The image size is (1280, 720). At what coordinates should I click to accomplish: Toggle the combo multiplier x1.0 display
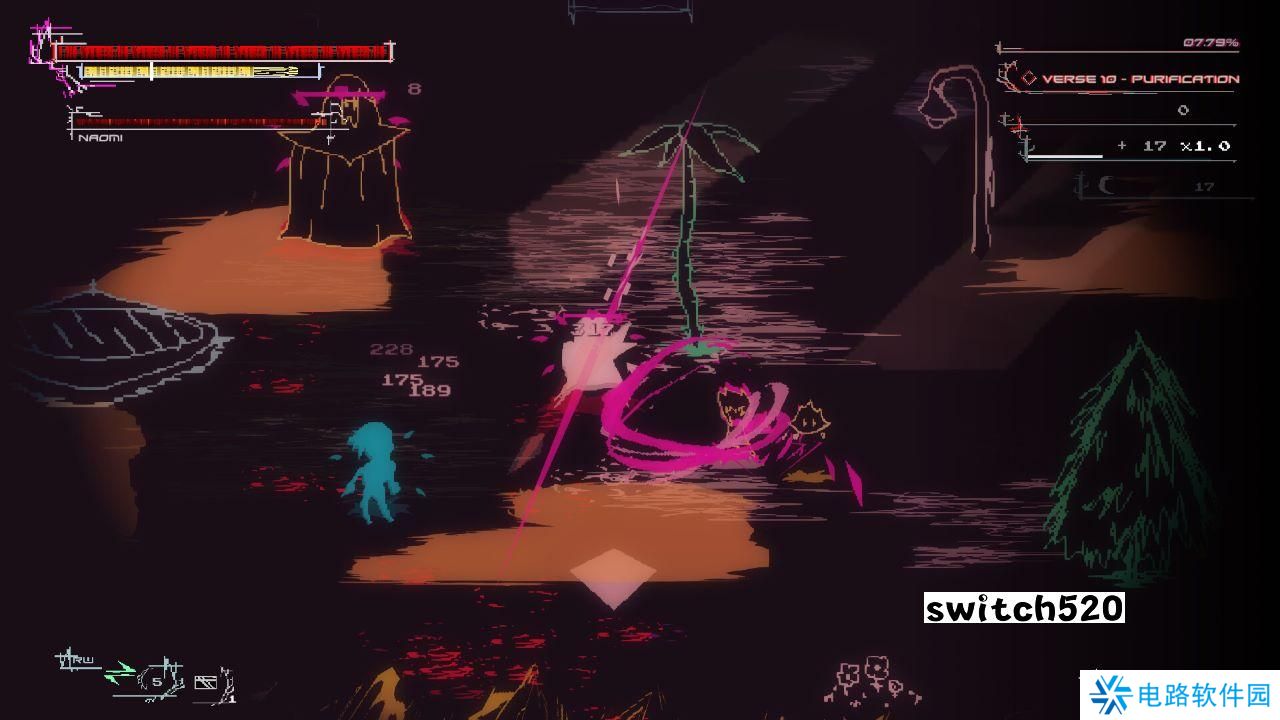(1207, 145)
